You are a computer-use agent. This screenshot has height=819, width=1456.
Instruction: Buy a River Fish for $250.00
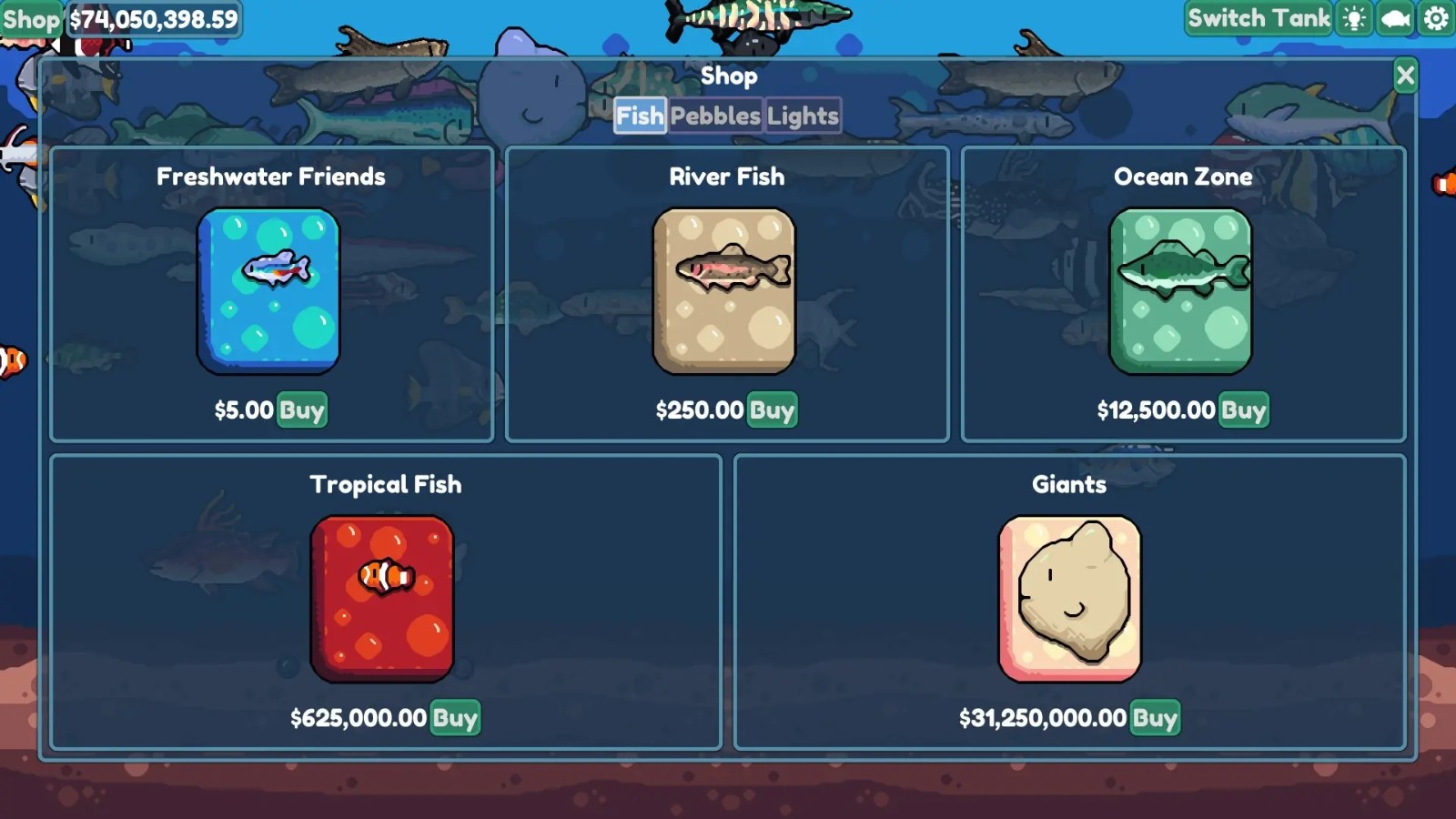(773, 410)
